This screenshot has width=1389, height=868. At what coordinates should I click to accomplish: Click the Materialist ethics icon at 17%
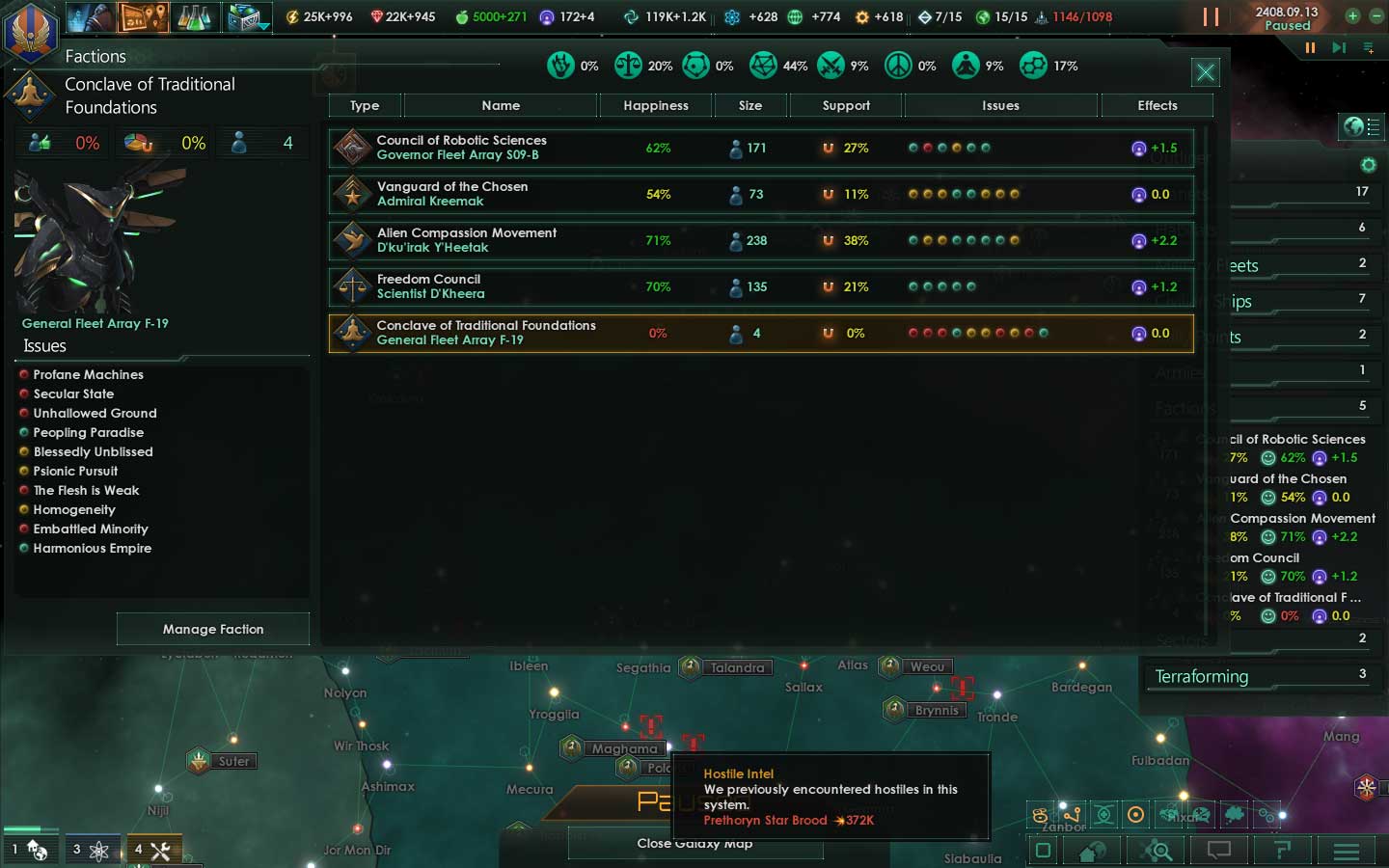pyautogui.click(x=1034, y=65)
